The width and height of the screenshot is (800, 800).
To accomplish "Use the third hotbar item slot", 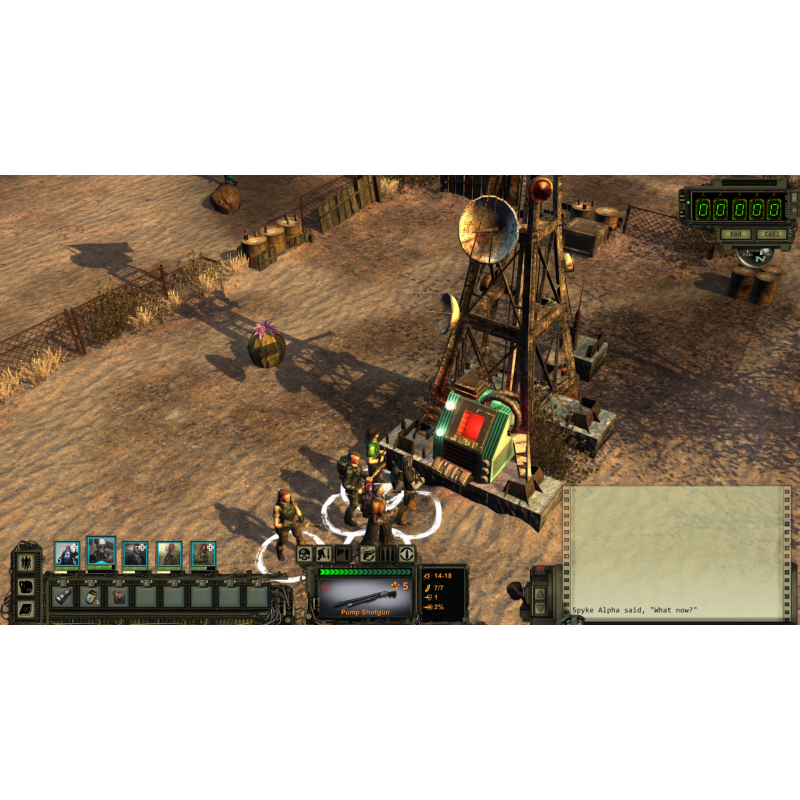I will pos(118,597).
